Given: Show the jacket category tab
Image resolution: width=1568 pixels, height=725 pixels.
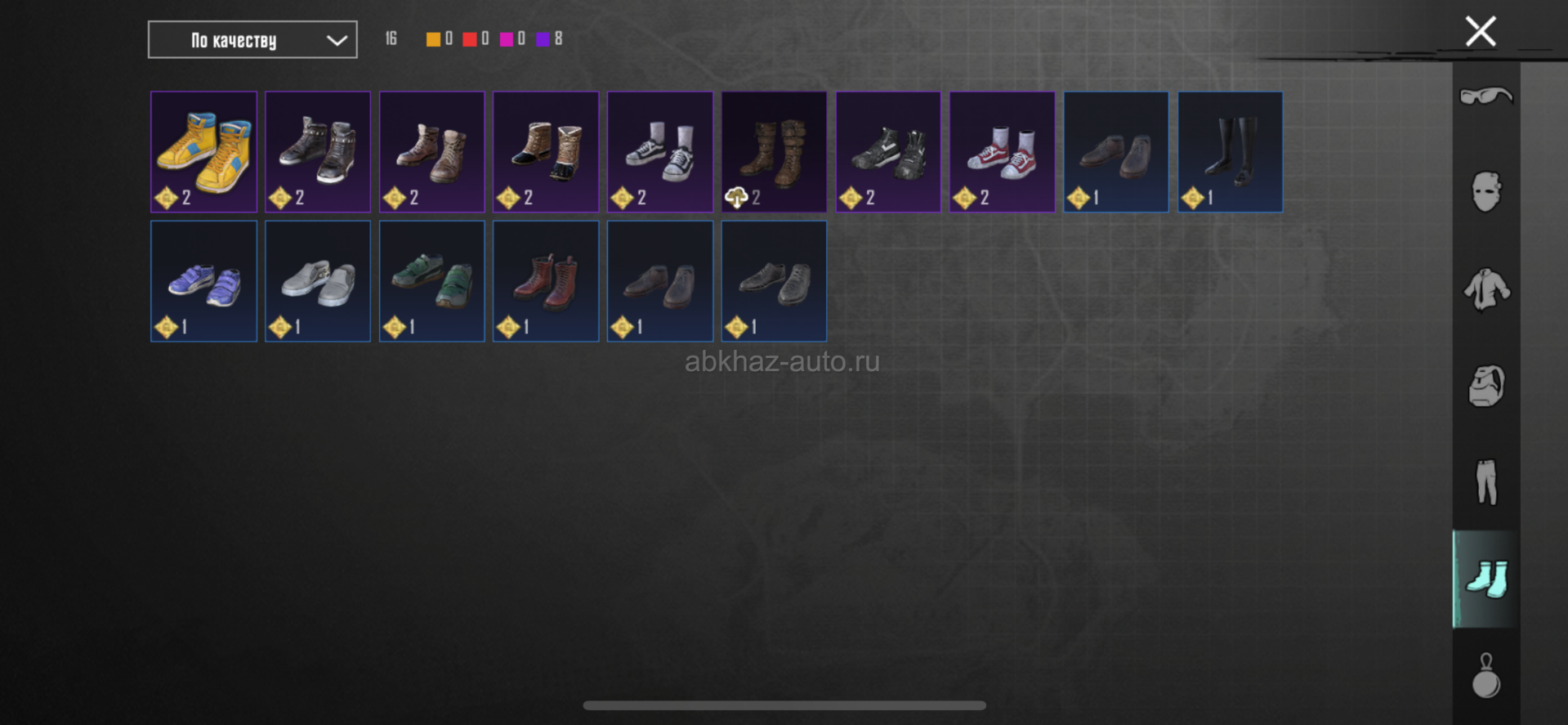Looking at the screenshot, I should pos(1485,289).
